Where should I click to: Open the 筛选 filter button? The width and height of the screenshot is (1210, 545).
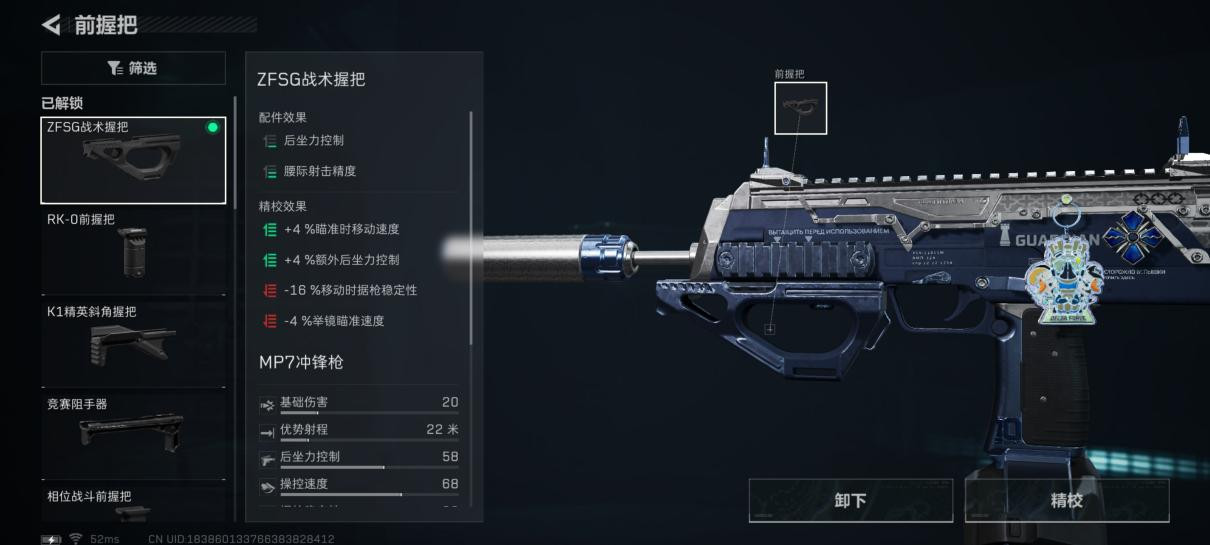coord(133,68)
